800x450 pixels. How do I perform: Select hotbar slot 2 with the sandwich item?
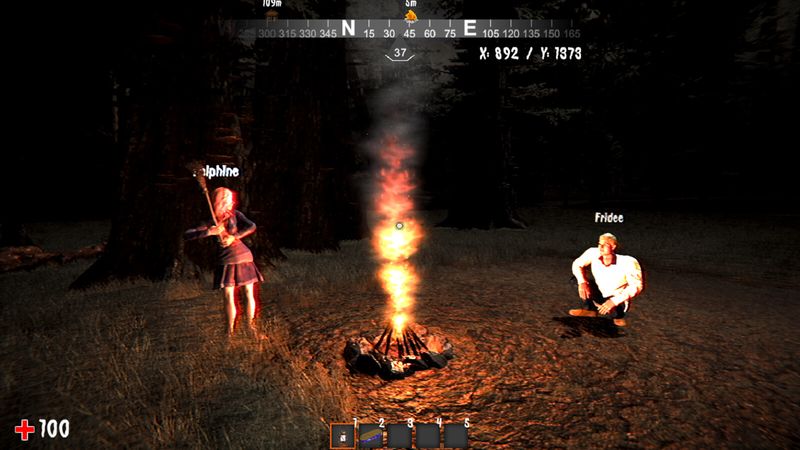click(371, 436)
